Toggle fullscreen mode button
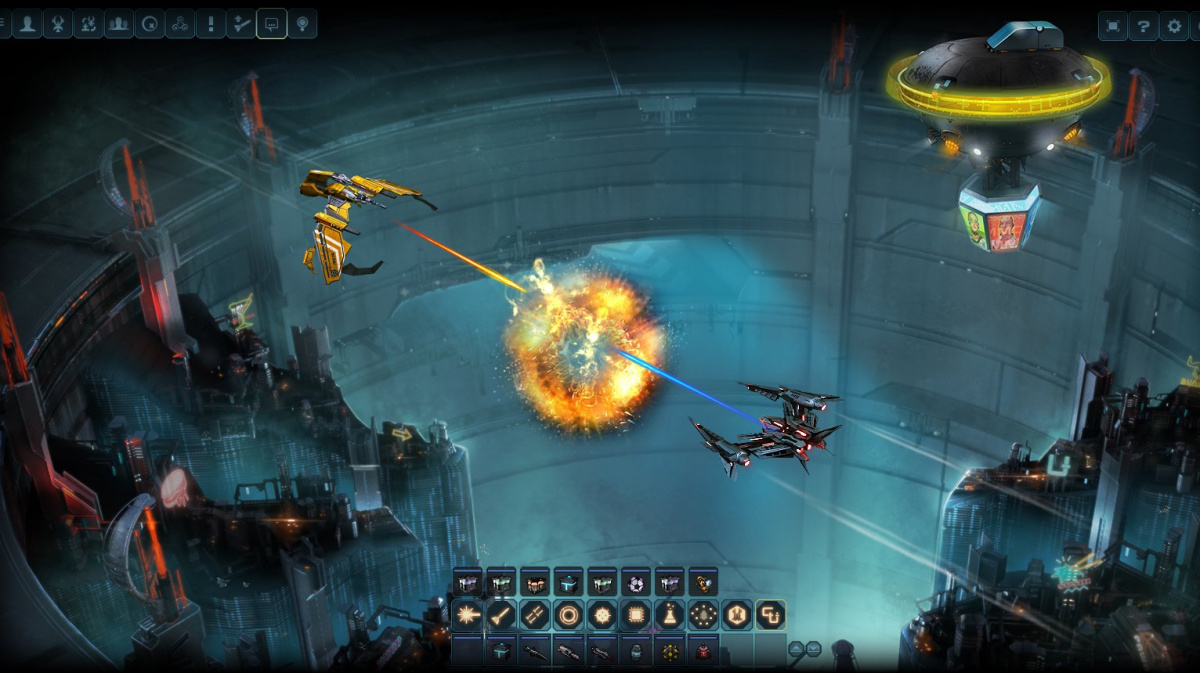This screenshot has width=1200, height=673. pos(1113,26)
